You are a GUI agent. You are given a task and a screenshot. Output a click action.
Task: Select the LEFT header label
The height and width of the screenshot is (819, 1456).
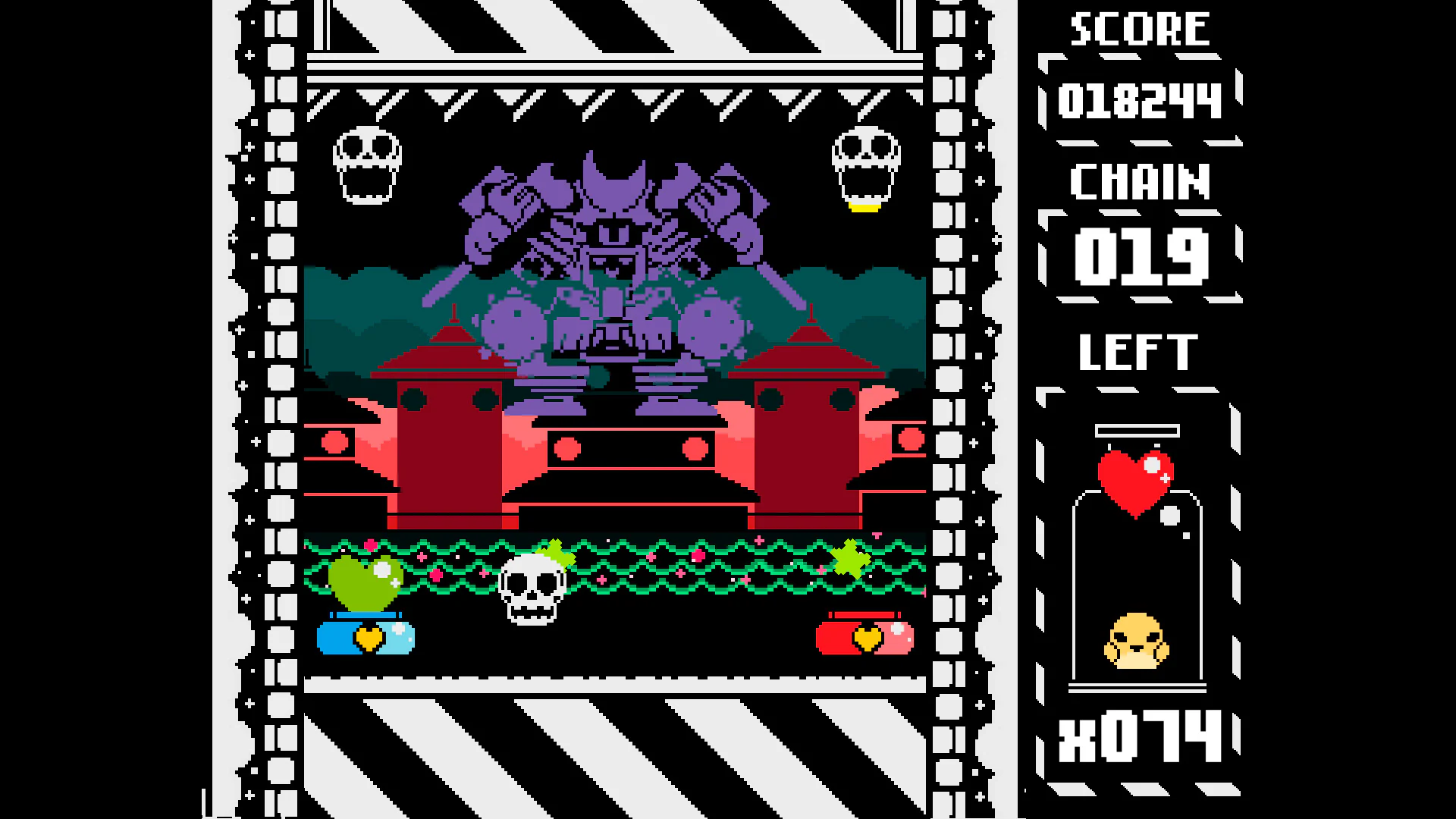point(1137,350)
